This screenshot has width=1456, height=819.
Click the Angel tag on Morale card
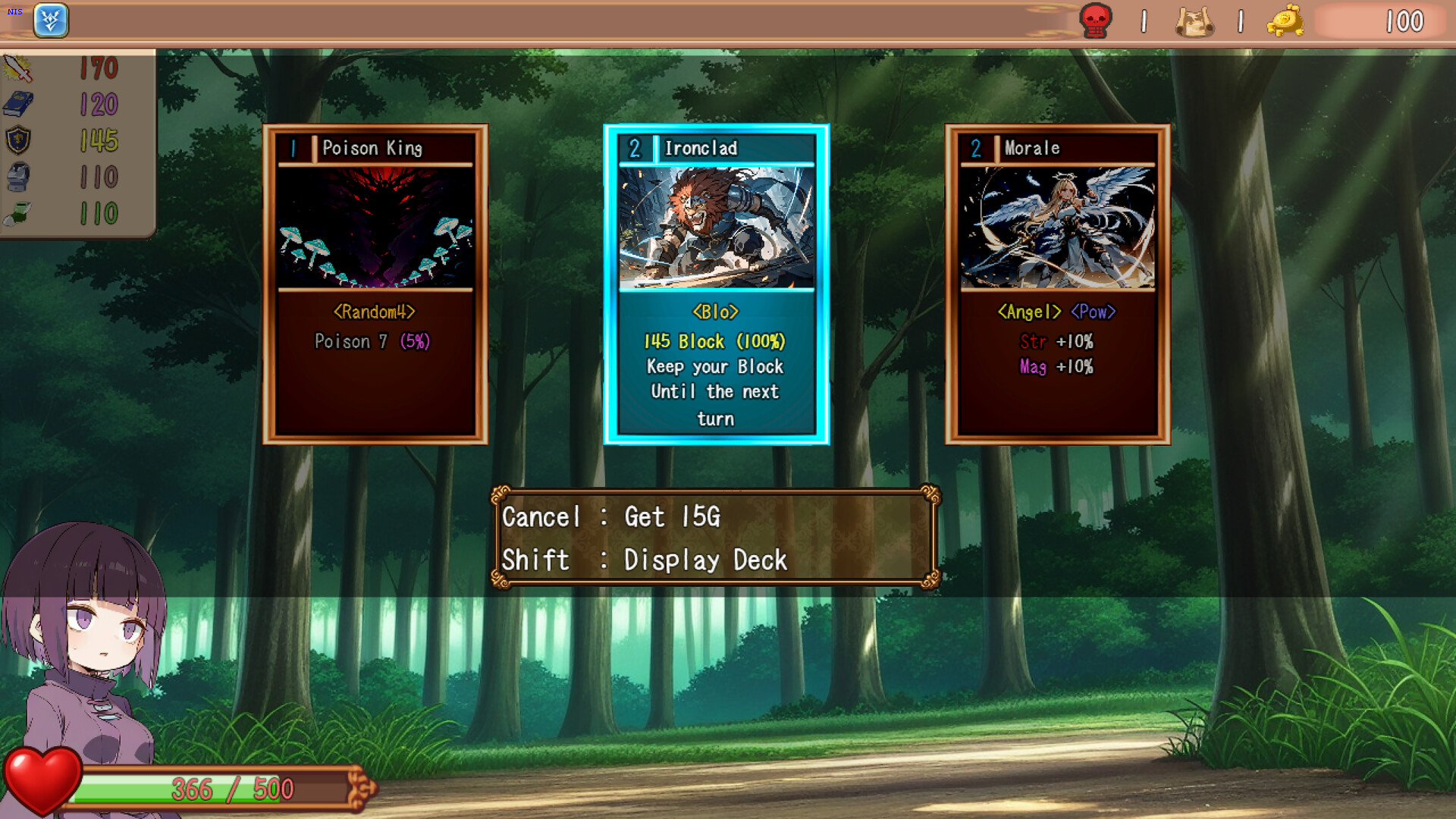coord(1031,311)
